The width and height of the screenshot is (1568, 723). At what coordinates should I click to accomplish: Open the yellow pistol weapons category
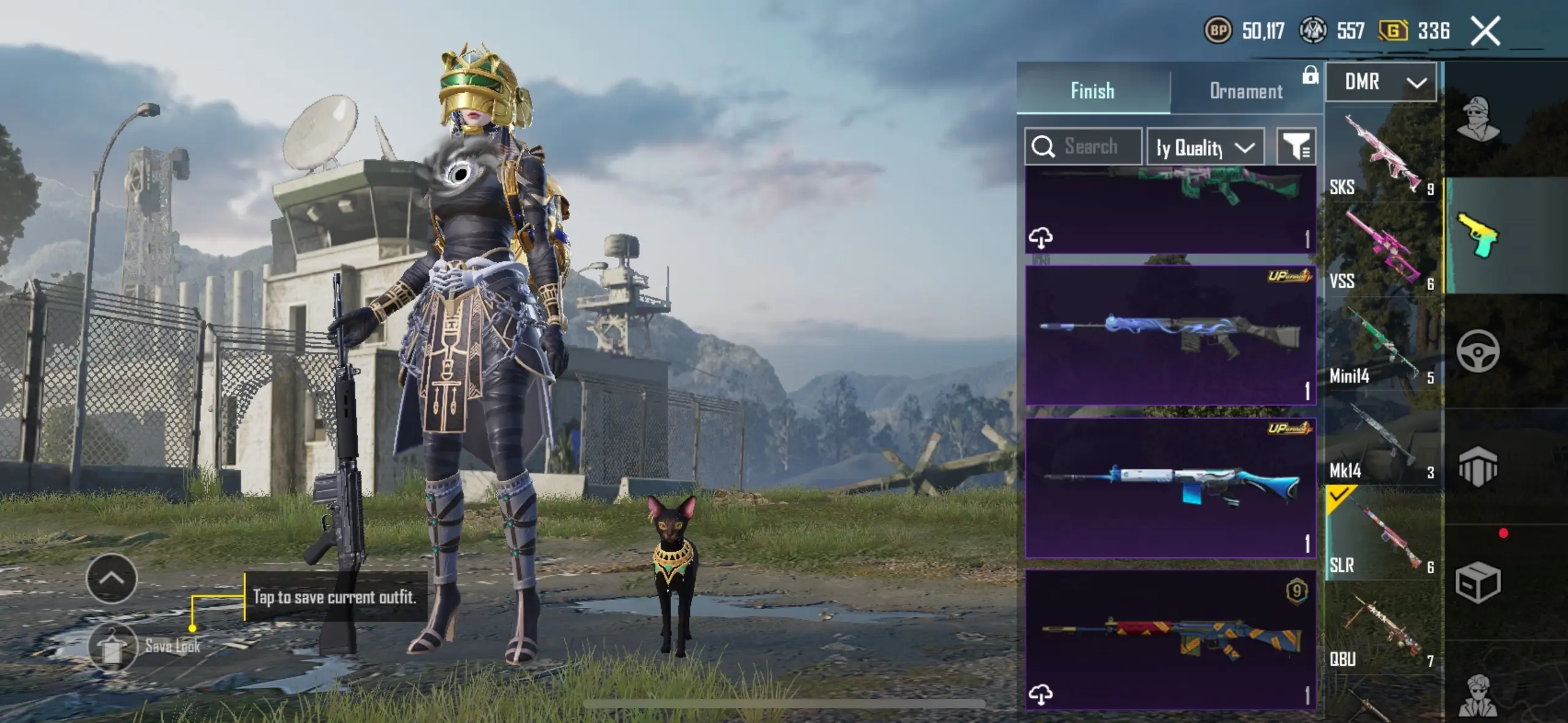click(x=1478, y=235)
